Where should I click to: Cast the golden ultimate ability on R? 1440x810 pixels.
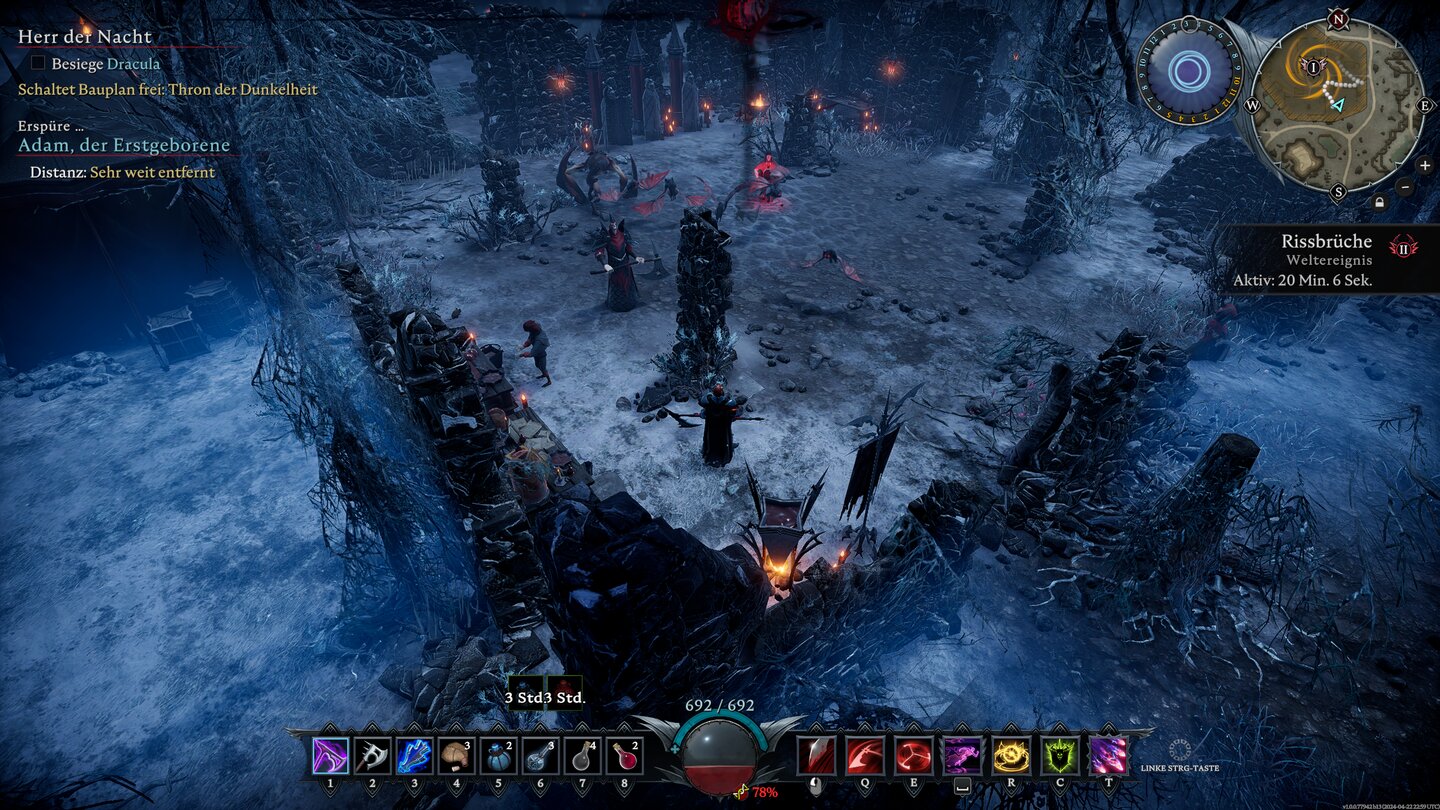[1011, 755]
